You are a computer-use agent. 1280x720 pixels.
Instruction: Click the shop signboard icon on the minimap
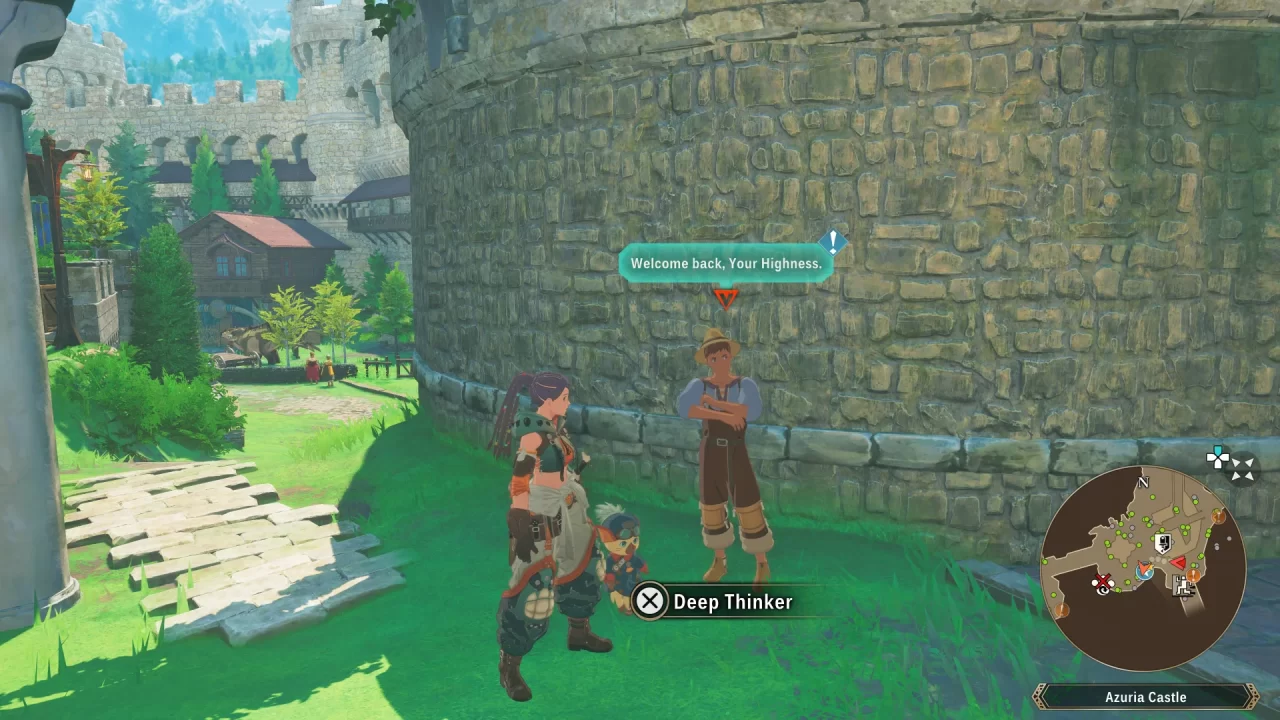1164,543
